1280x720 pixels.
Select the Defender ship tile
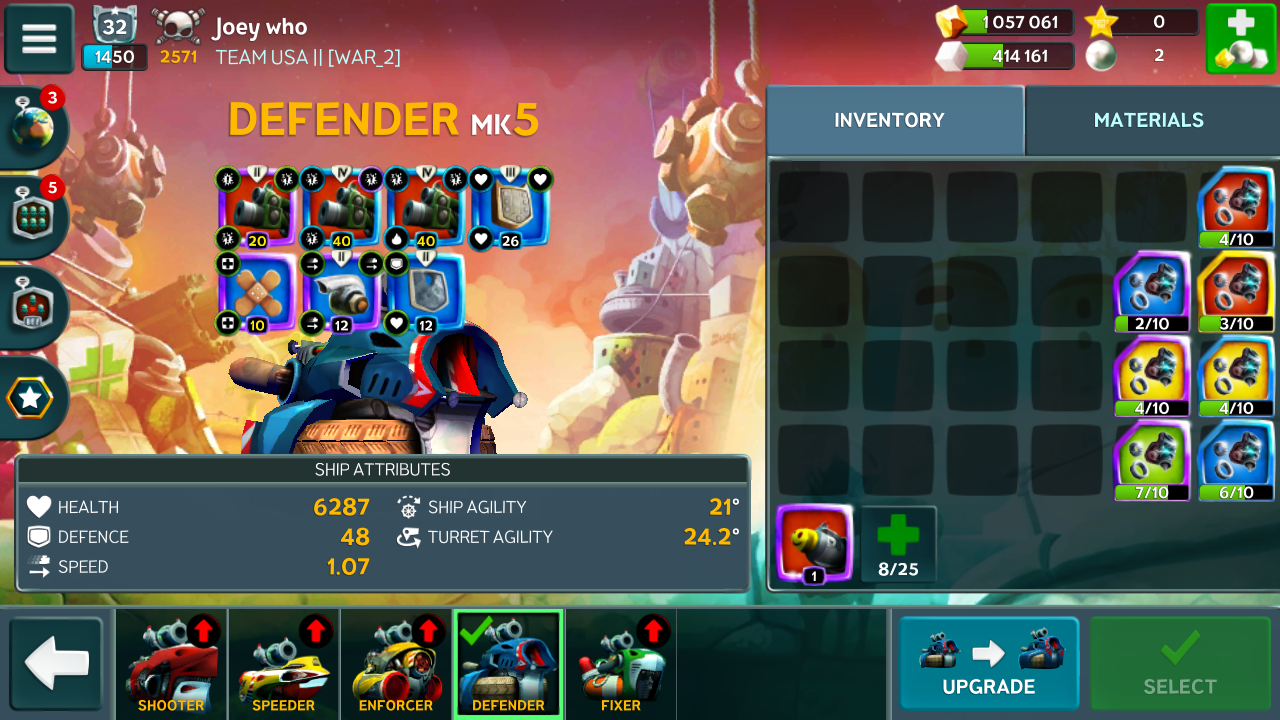(508, 663)
